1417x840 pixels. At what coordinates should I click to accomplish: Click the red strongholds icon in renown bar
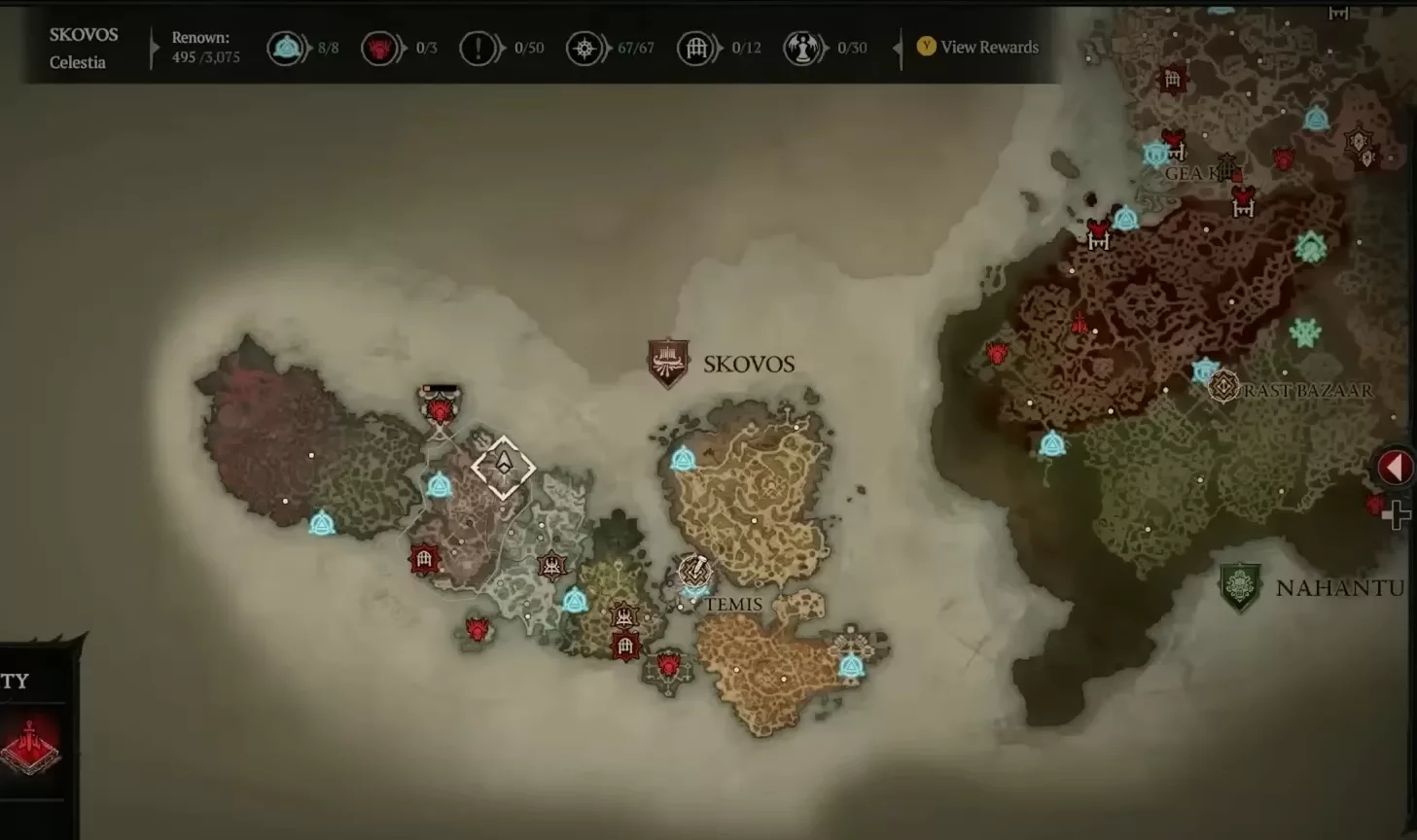[x=380, y=48]
